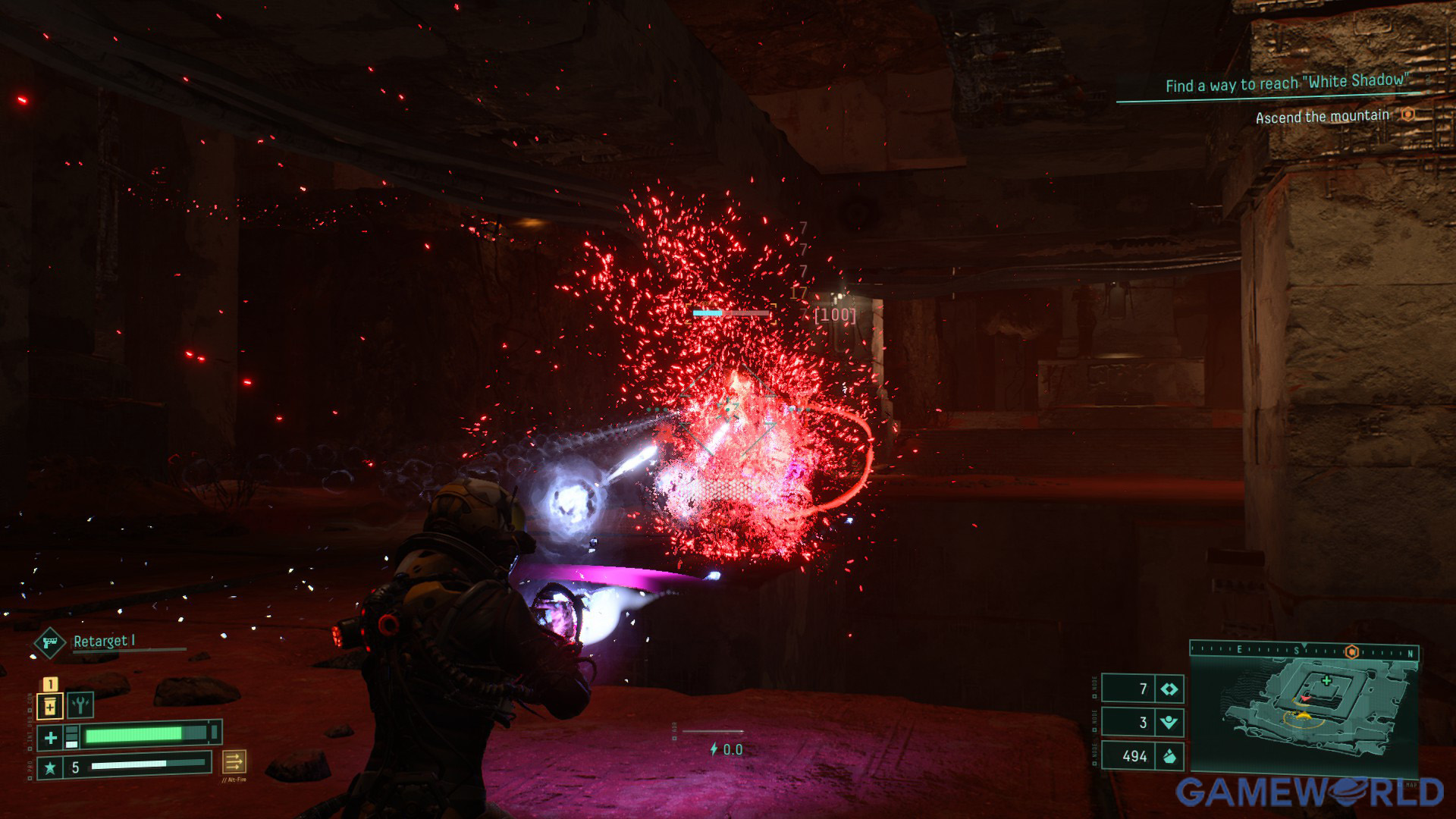The width and height of the screenshot is (1456, 819).
Task: Activate the yellow Alt-Fire arrows icon
Action: [x=234, y=761]
